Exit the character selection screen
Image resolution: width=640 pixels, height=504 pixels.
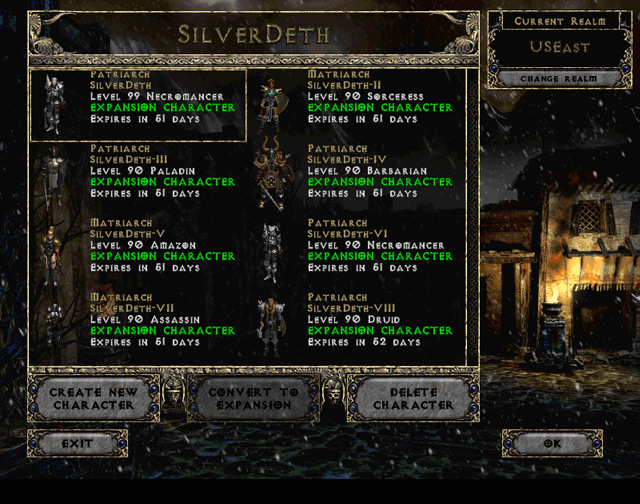pyautogui.click(x=77, y=443)
